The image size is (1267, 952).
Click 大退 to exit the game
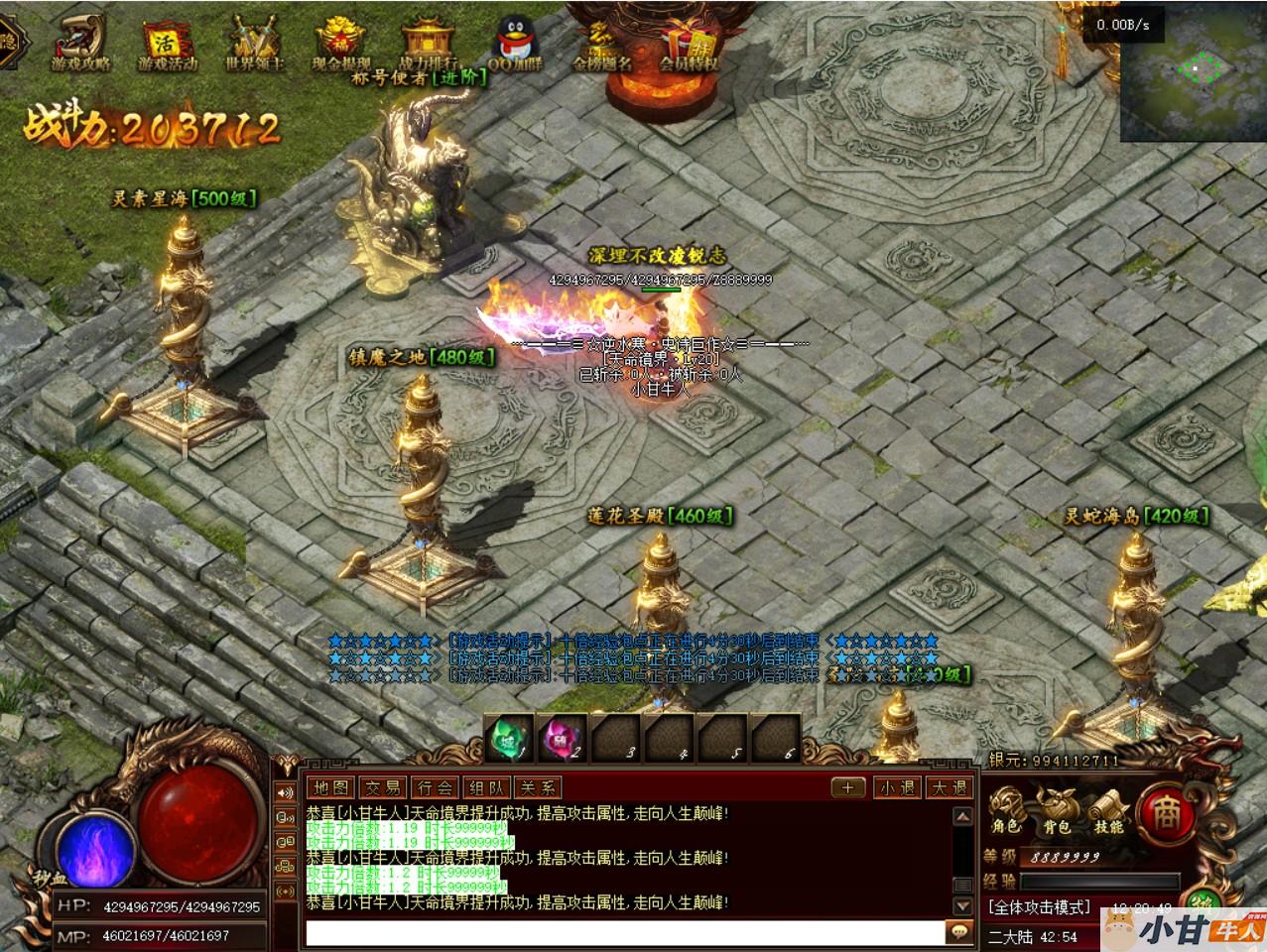(949, 787)
